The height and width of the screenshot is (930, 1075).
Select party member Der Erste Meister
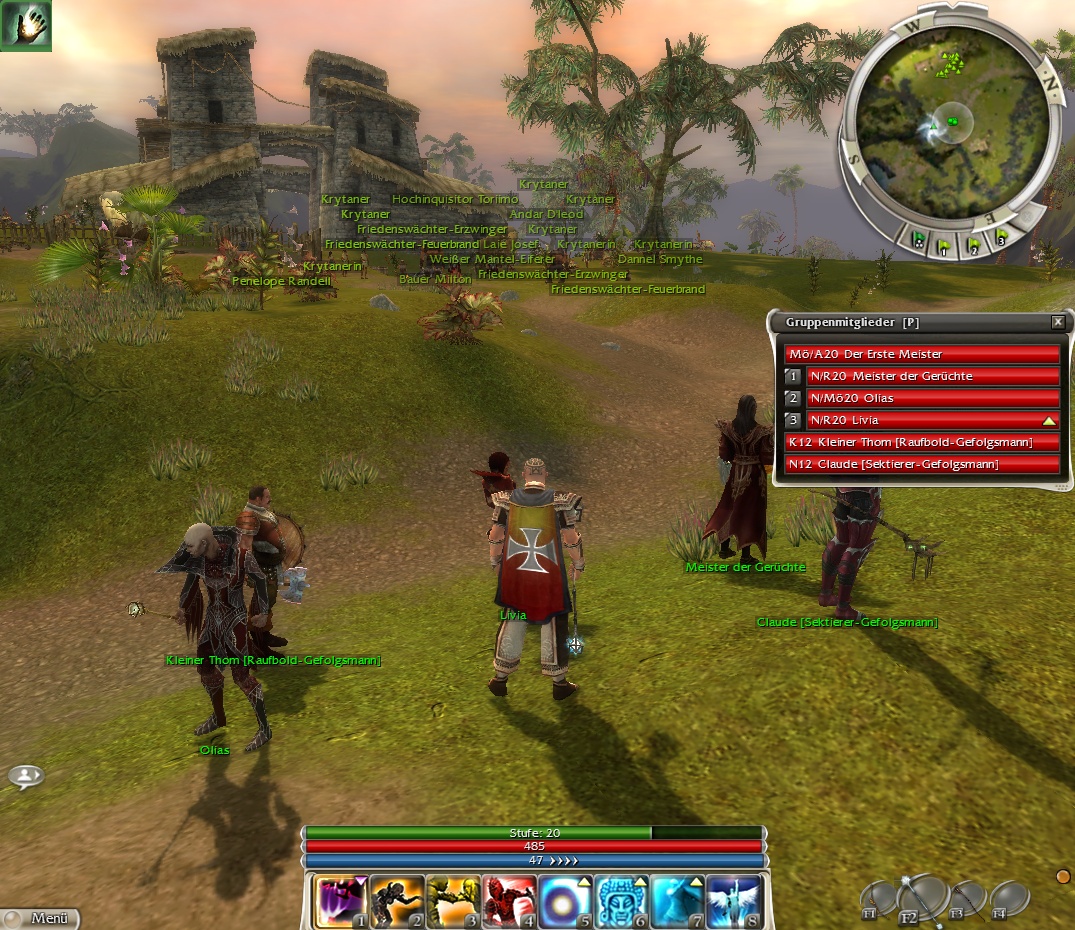pyautogui.click(x=922, y=354)
